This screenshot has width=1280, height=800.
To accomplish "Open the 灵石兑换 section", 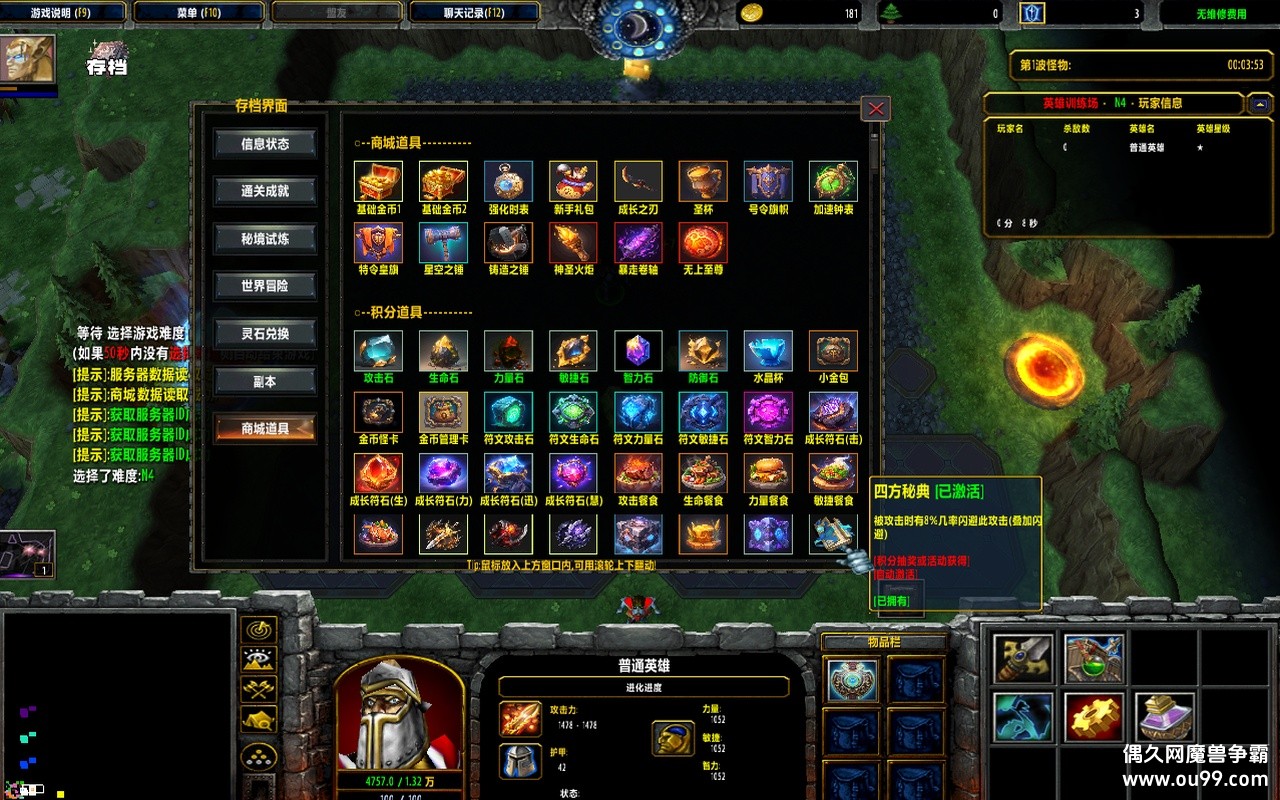I will click(265, 334).
